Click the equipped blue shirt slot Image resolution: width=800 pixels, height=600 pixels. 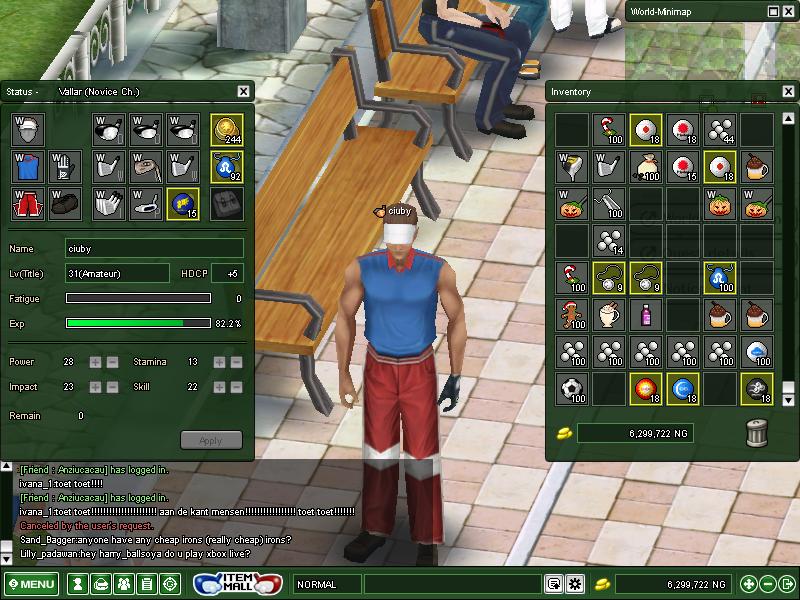point(29,166)
